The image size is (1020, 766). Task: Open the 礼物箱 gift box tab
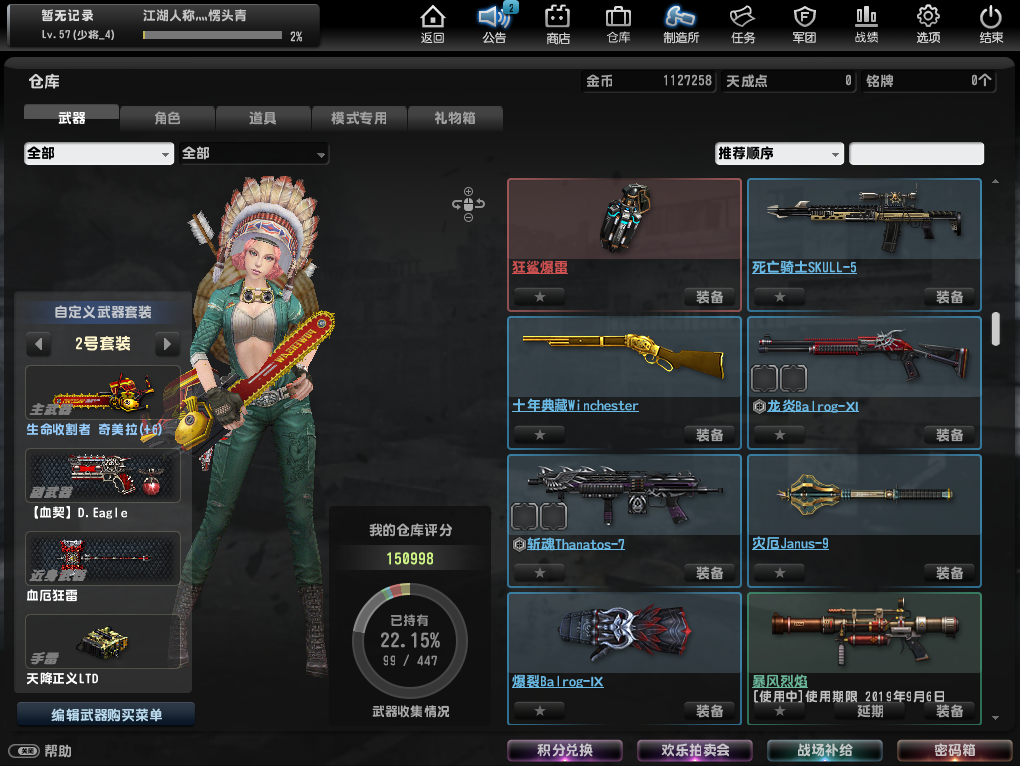[454, 118]
